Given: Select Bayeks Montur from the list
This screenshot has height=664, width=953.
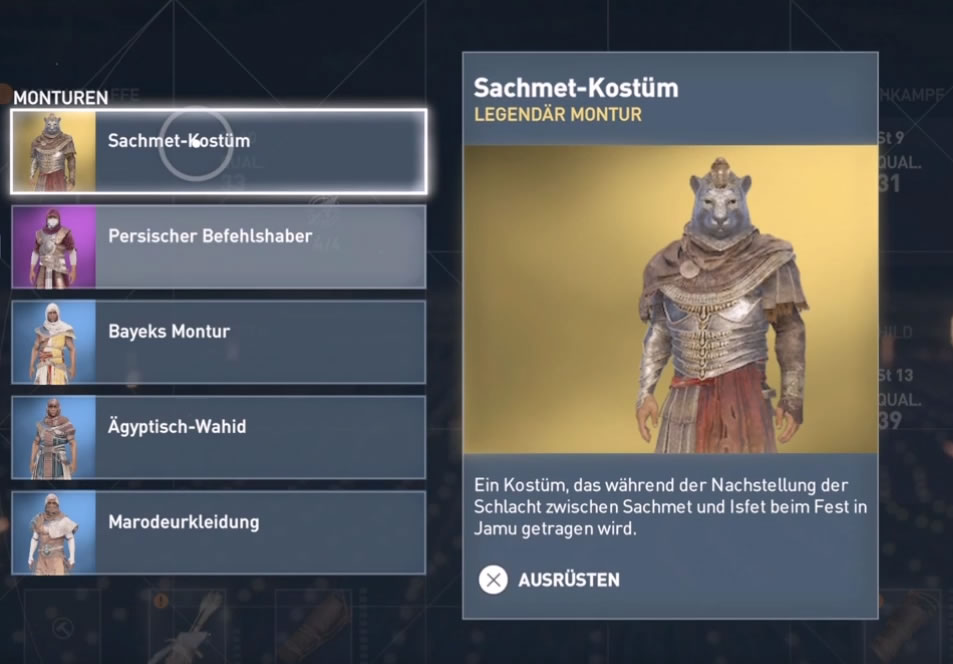Looking at the screenshot, I should [x=219, y=341].
